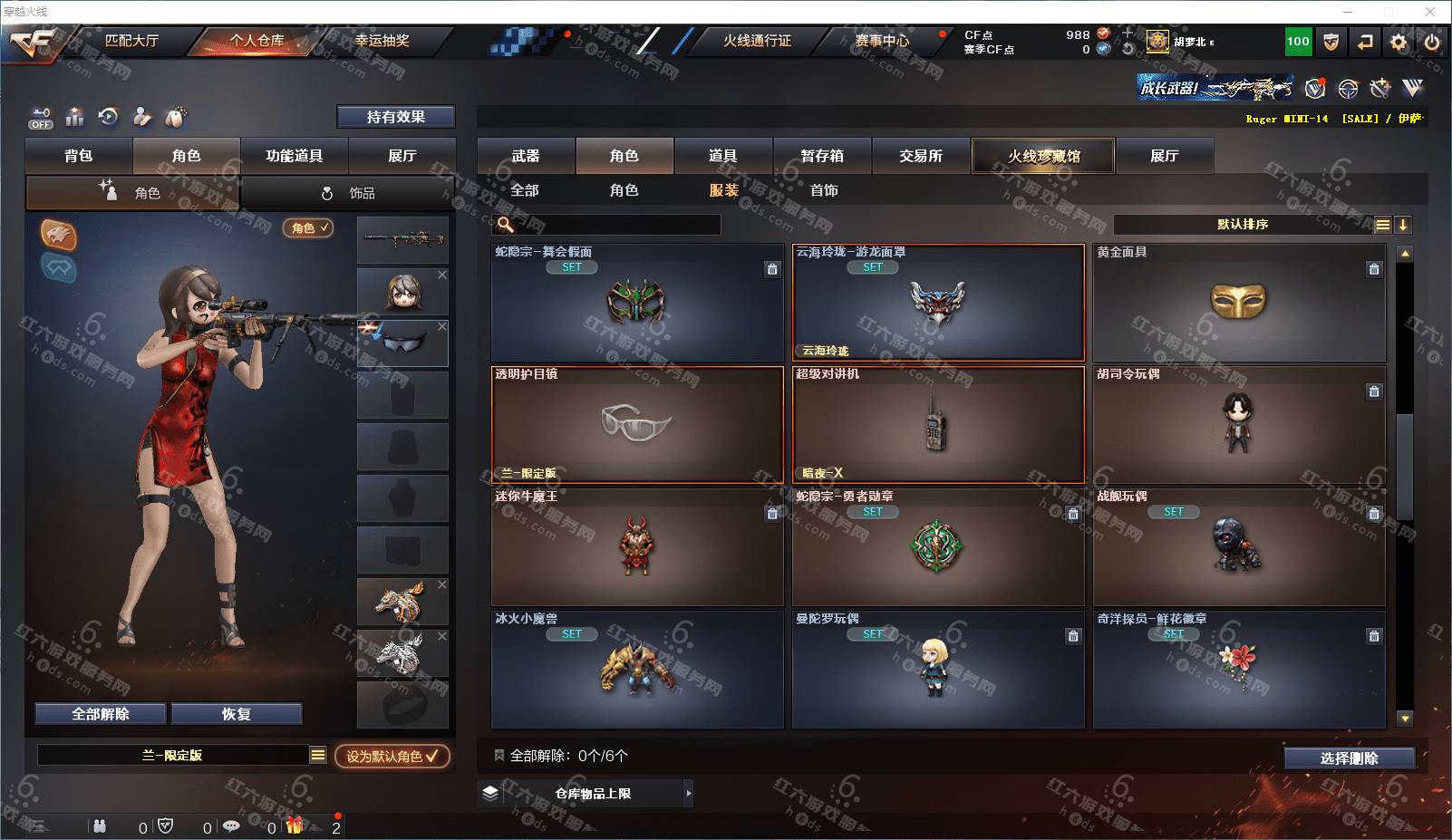Select the 迷你牛魔王 item tile
Image resolution: width=1452 pixels, height=840 pixels.
[636, 547]
